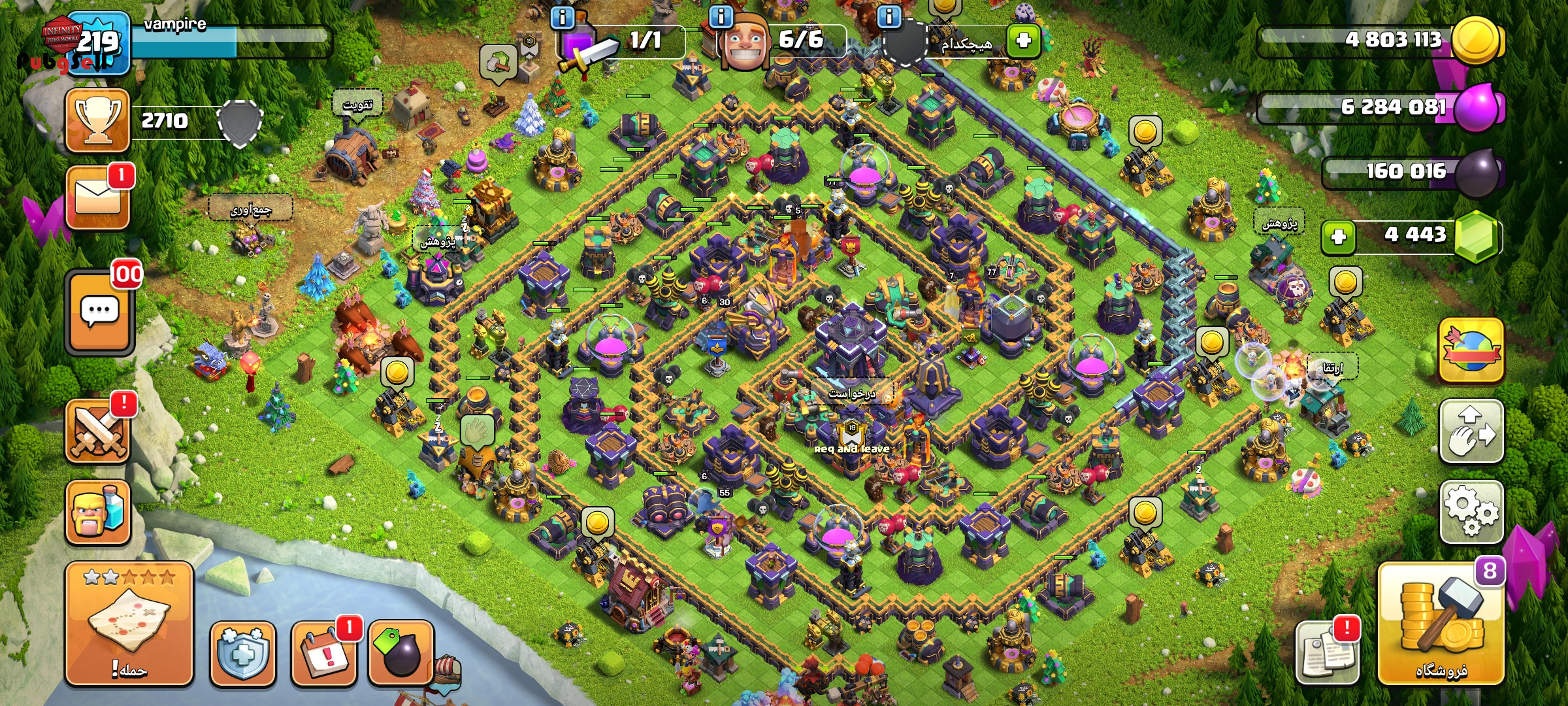Add gems with the green plus button
Image resolution: width=1568 pixels, height=706 pixels.
pos(1338,236)
